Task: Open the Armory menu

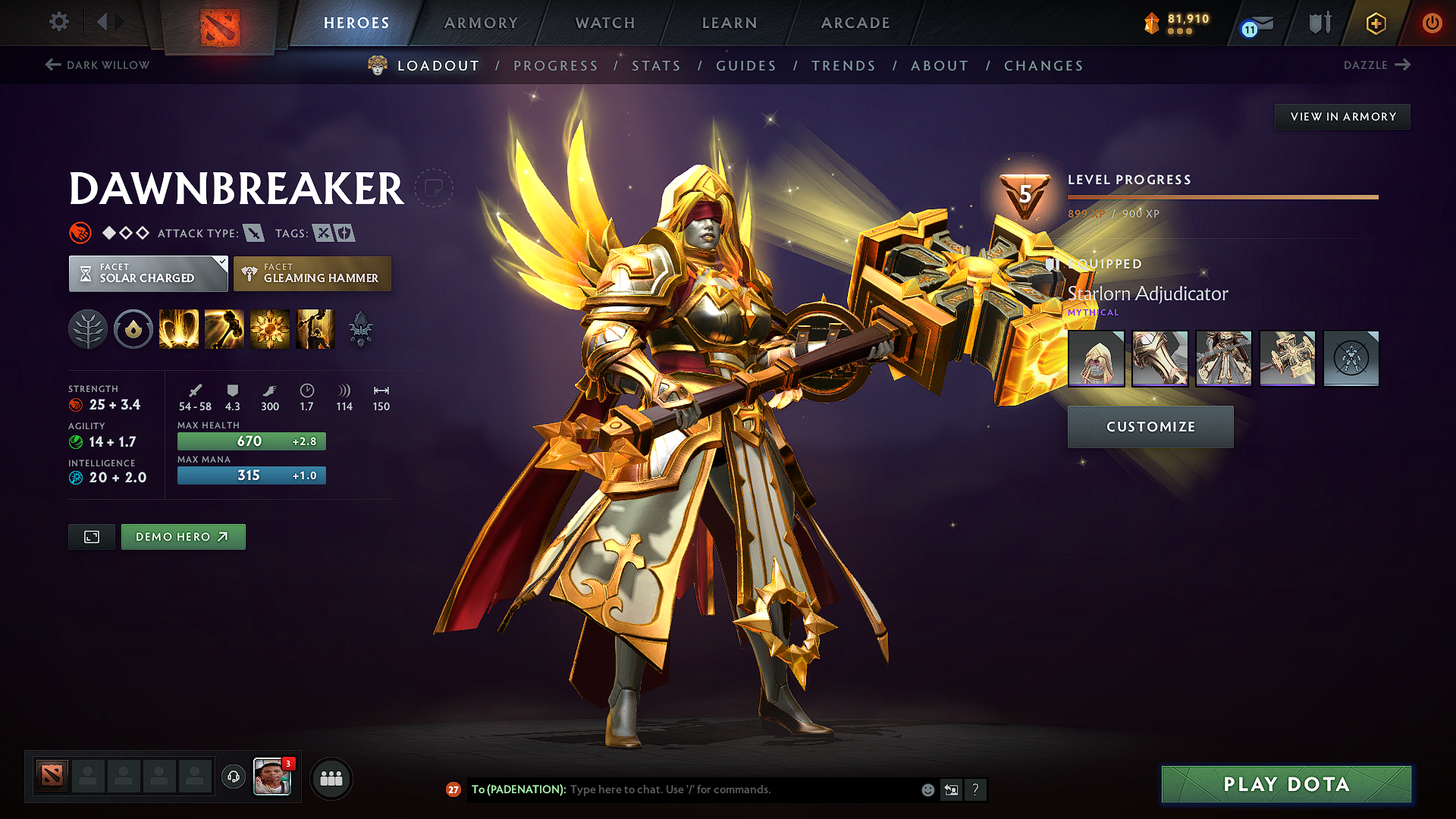Action: 481,23
